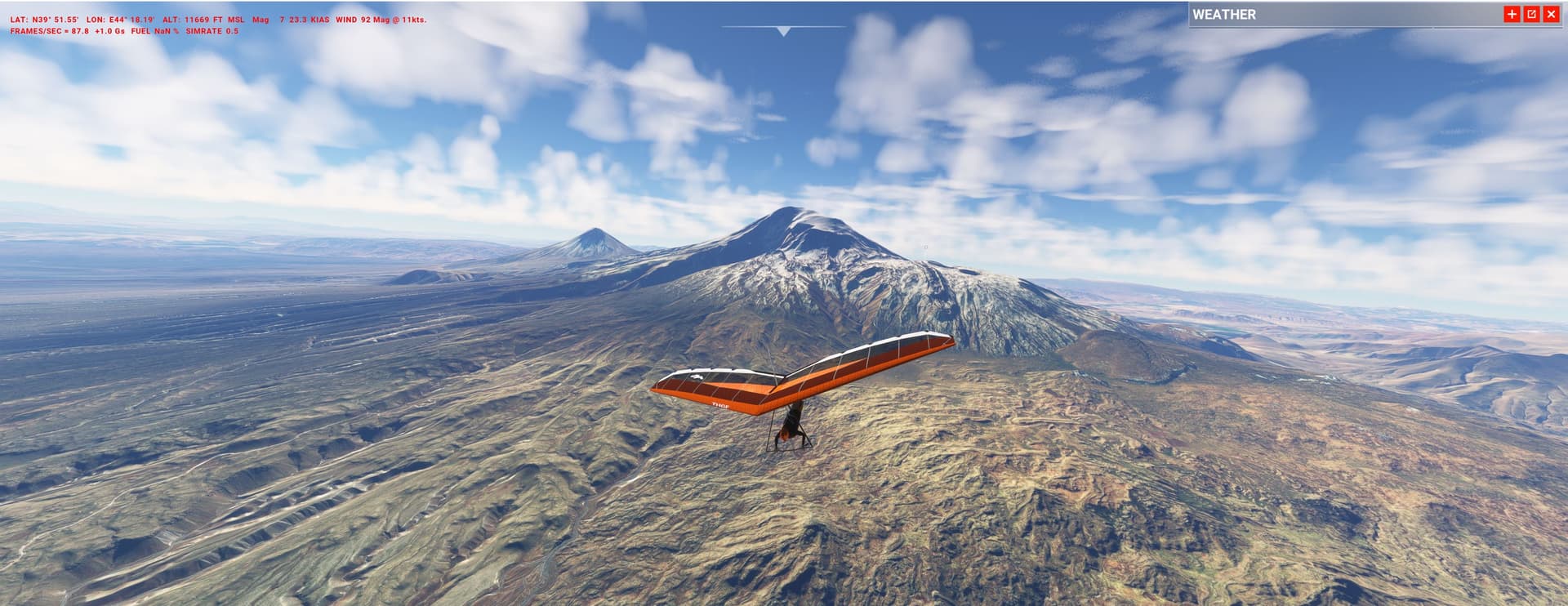
Task: Pop out the Weather panel window
Action: pos(1531,14)
